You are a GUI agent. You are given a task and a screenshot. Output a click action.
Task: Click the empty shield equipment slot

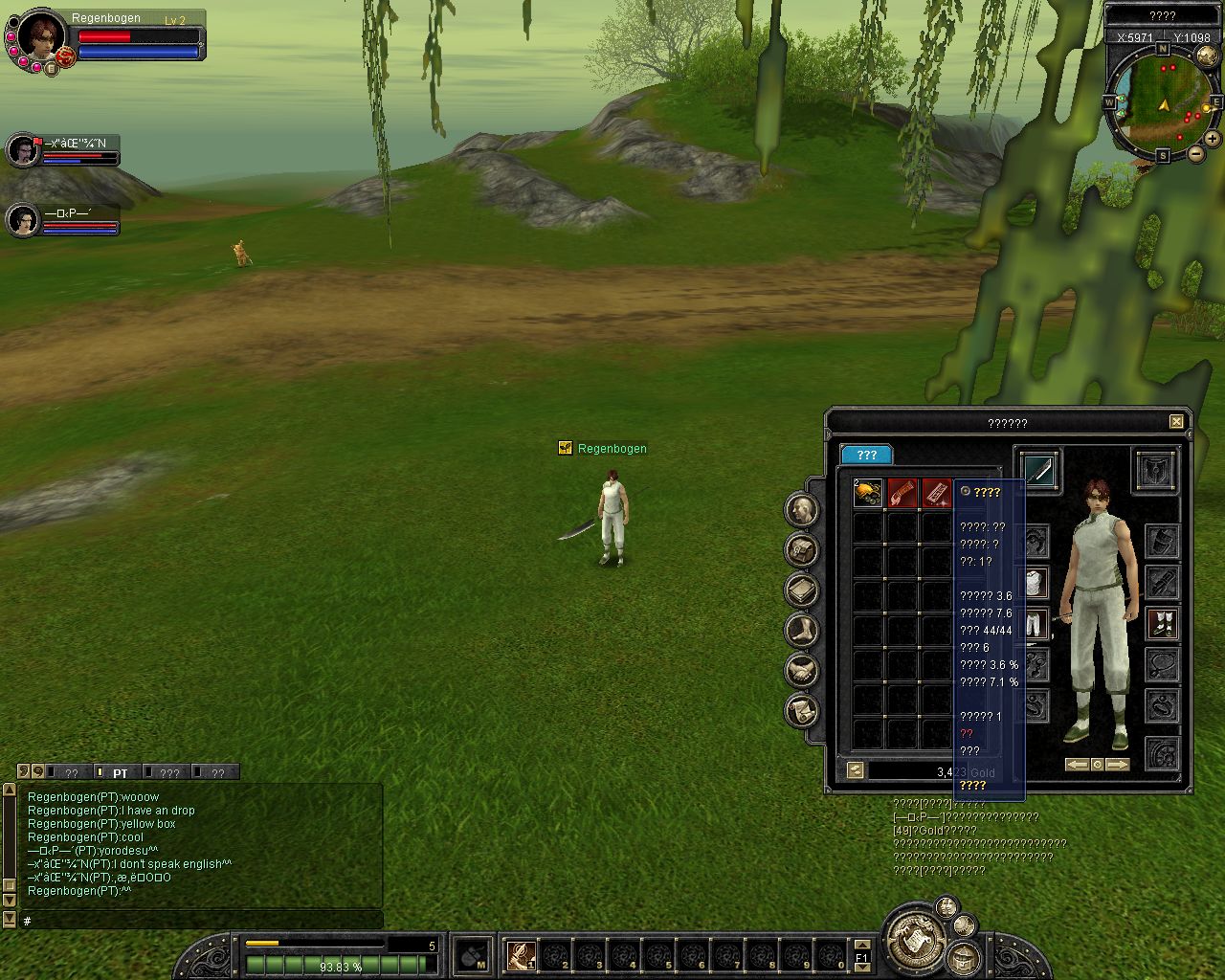[1156, 471]
